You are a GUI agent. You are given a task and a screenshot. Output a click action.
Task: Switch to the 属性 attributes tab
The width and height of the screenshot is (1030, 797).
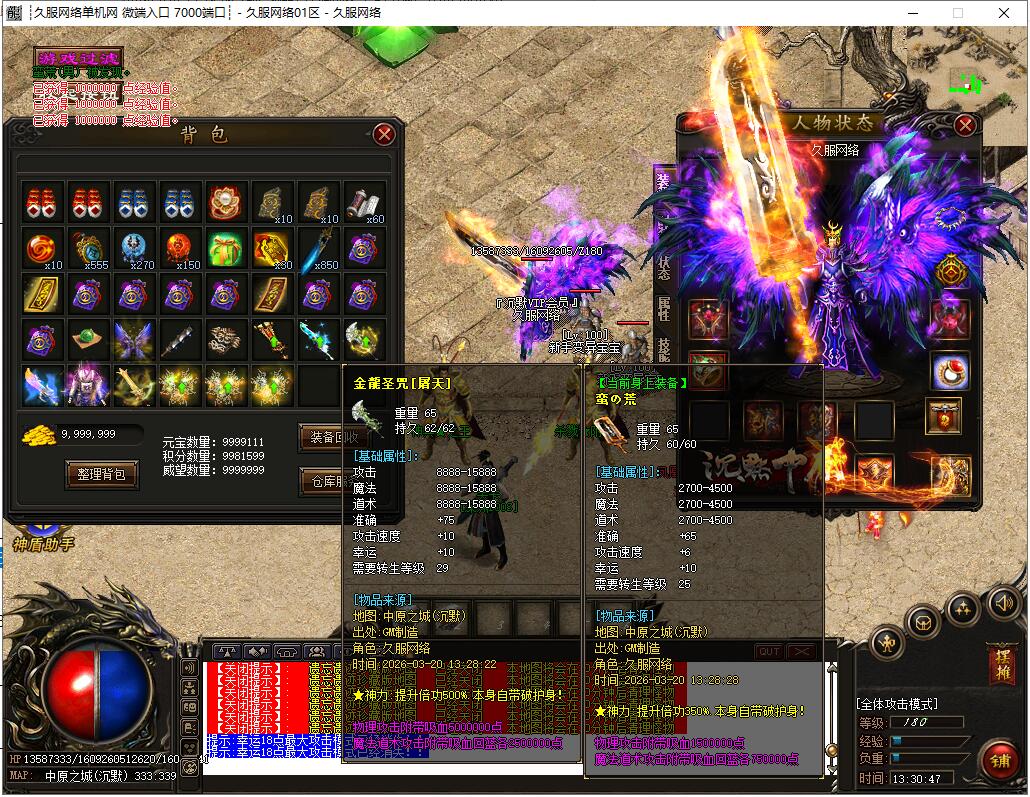tap(663, 311)
